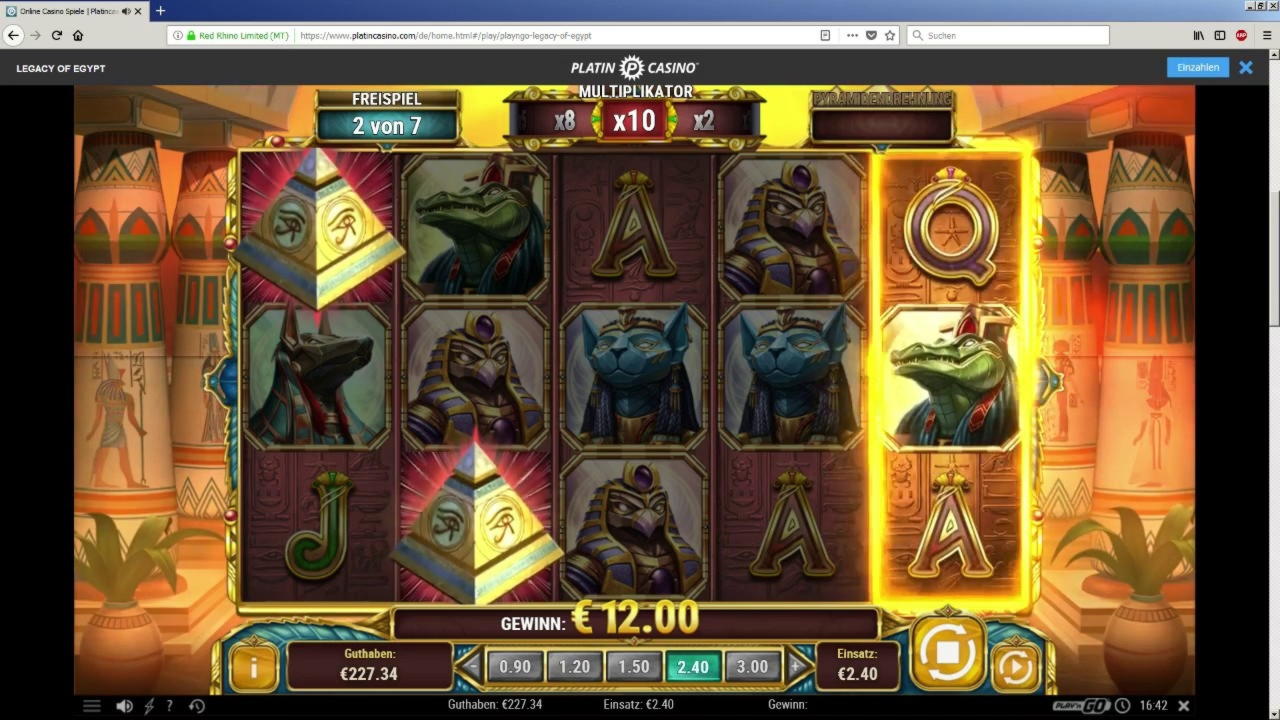
Task: Toggle the game sound speaker icon
Action: (124, 705)
